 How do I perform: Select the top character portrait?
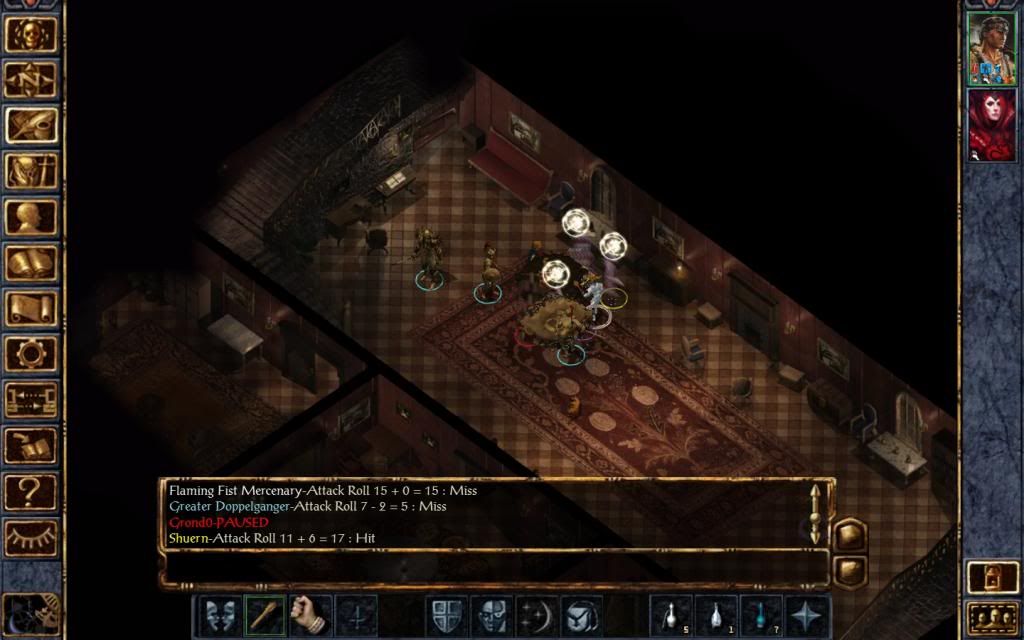[991, 48]
